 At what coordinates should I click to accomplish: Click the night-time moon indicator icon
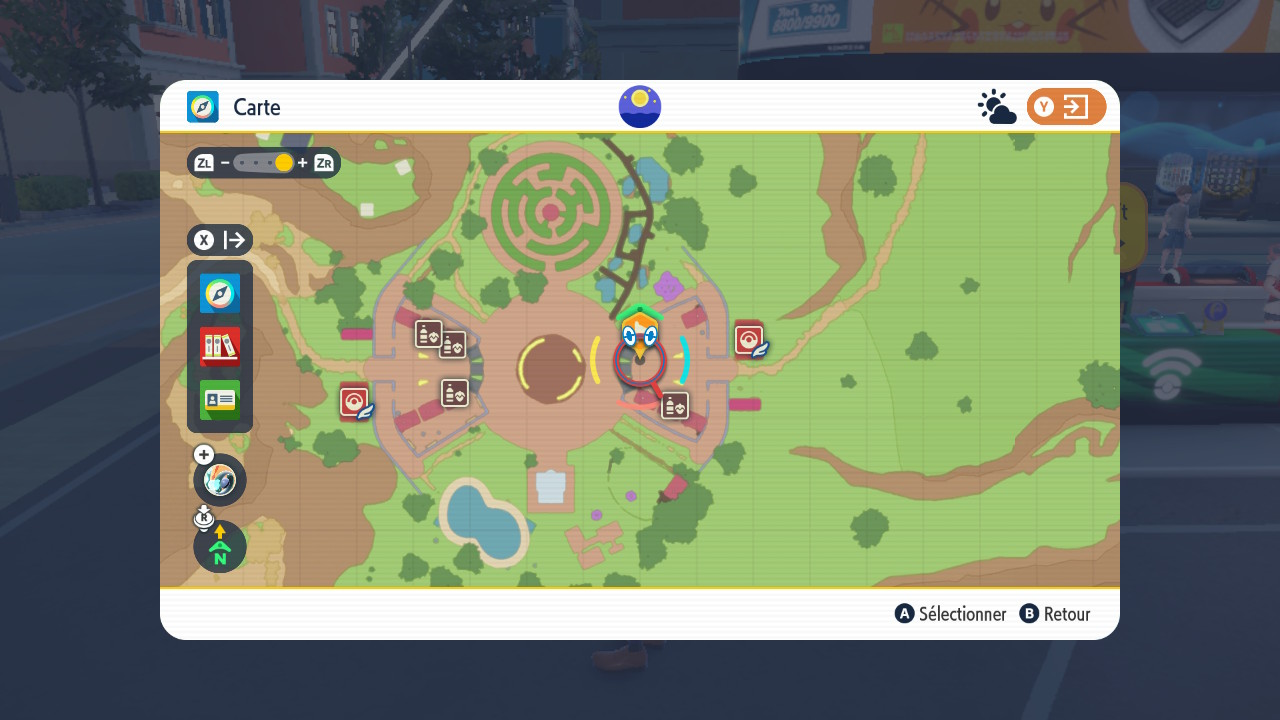(640, 107)
